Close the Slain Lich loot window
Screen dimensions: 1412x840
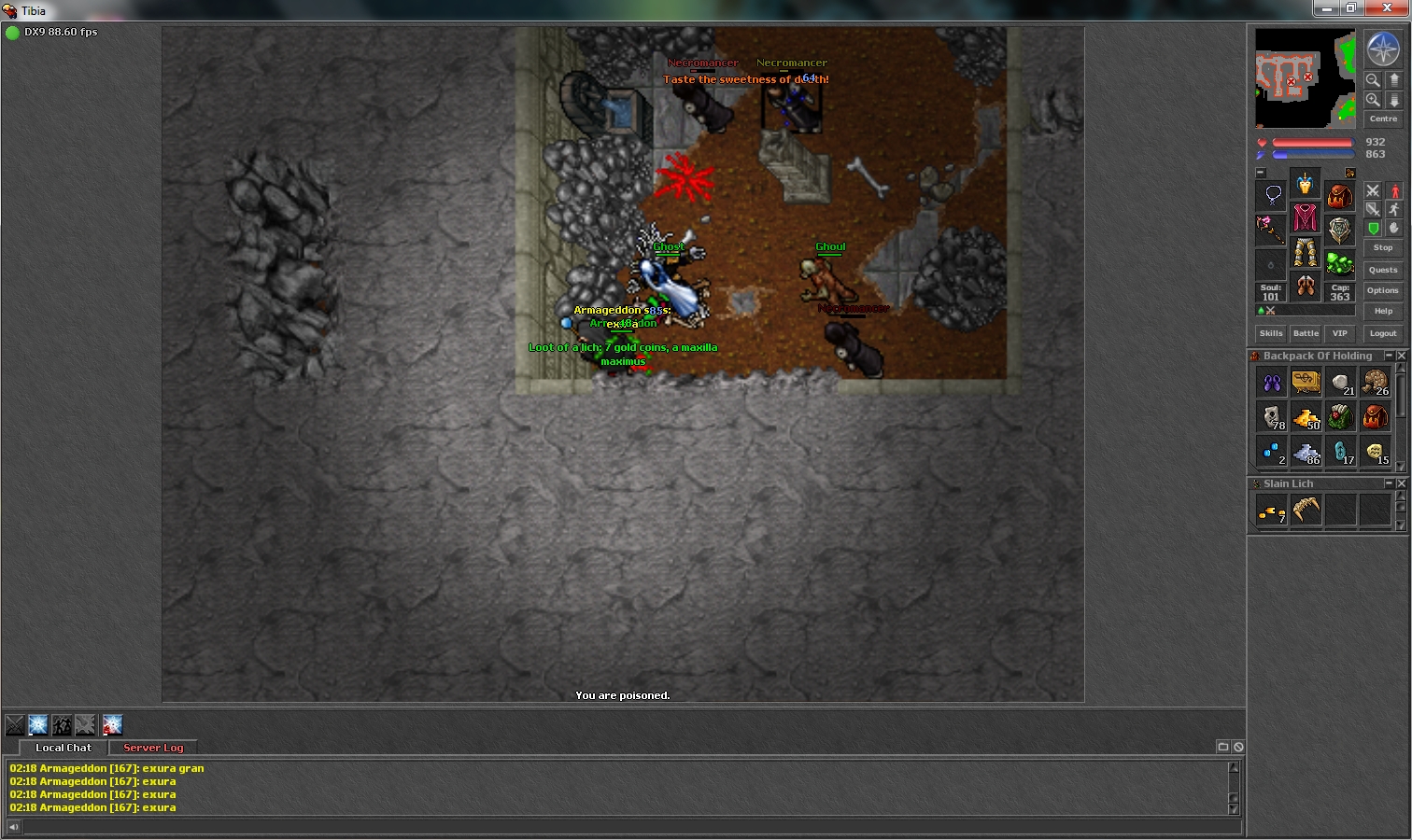point(1401,483)
